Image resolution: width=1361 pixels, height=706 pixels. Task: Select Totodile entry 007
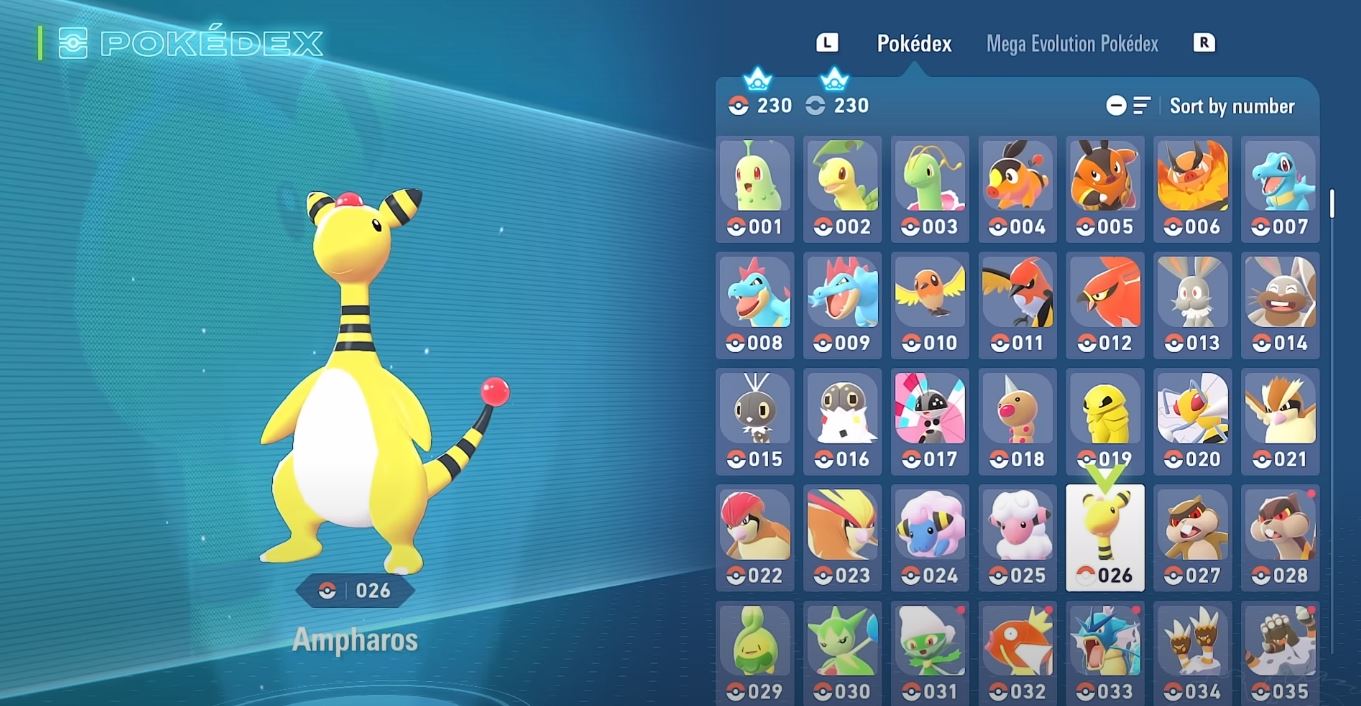(x=1280, y=189)
